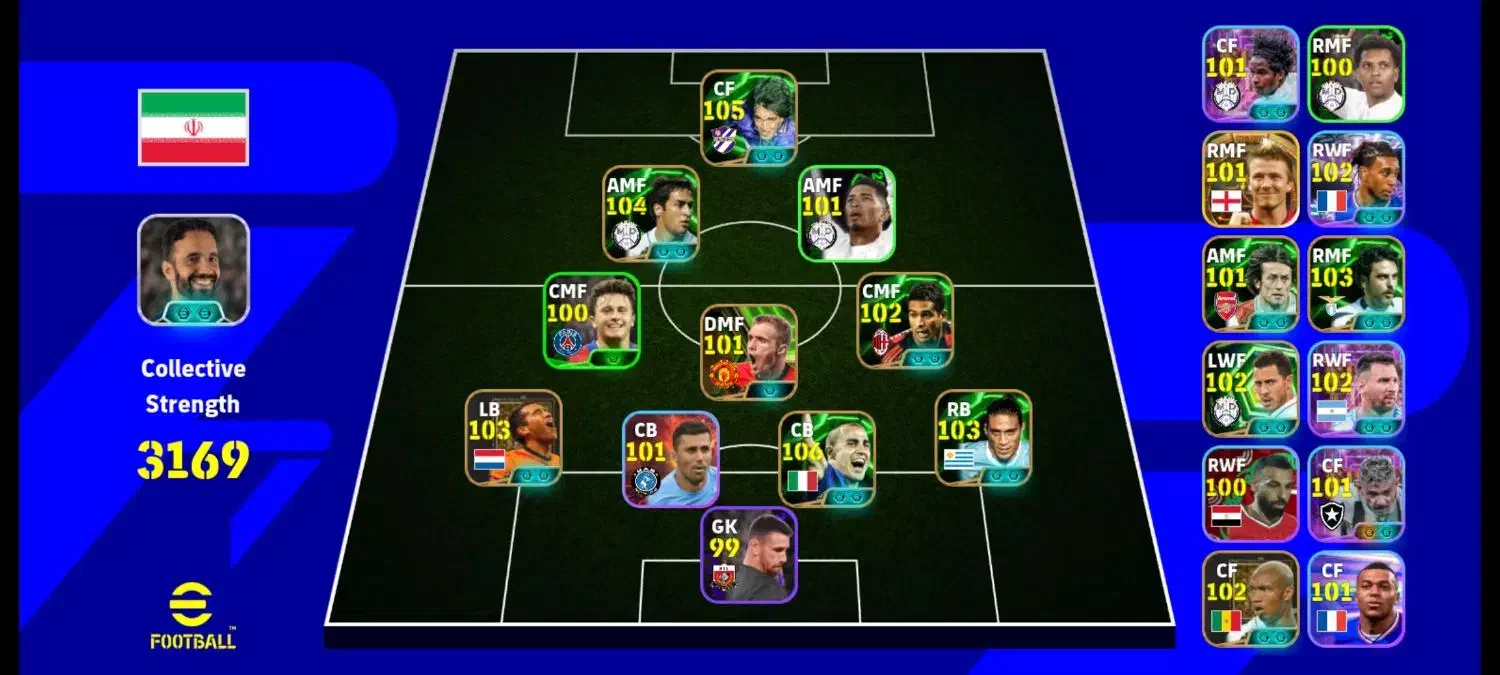Pick the CMF 100 card with PSG badge
Screen dimensions: 1500x675
coord(592,320)
